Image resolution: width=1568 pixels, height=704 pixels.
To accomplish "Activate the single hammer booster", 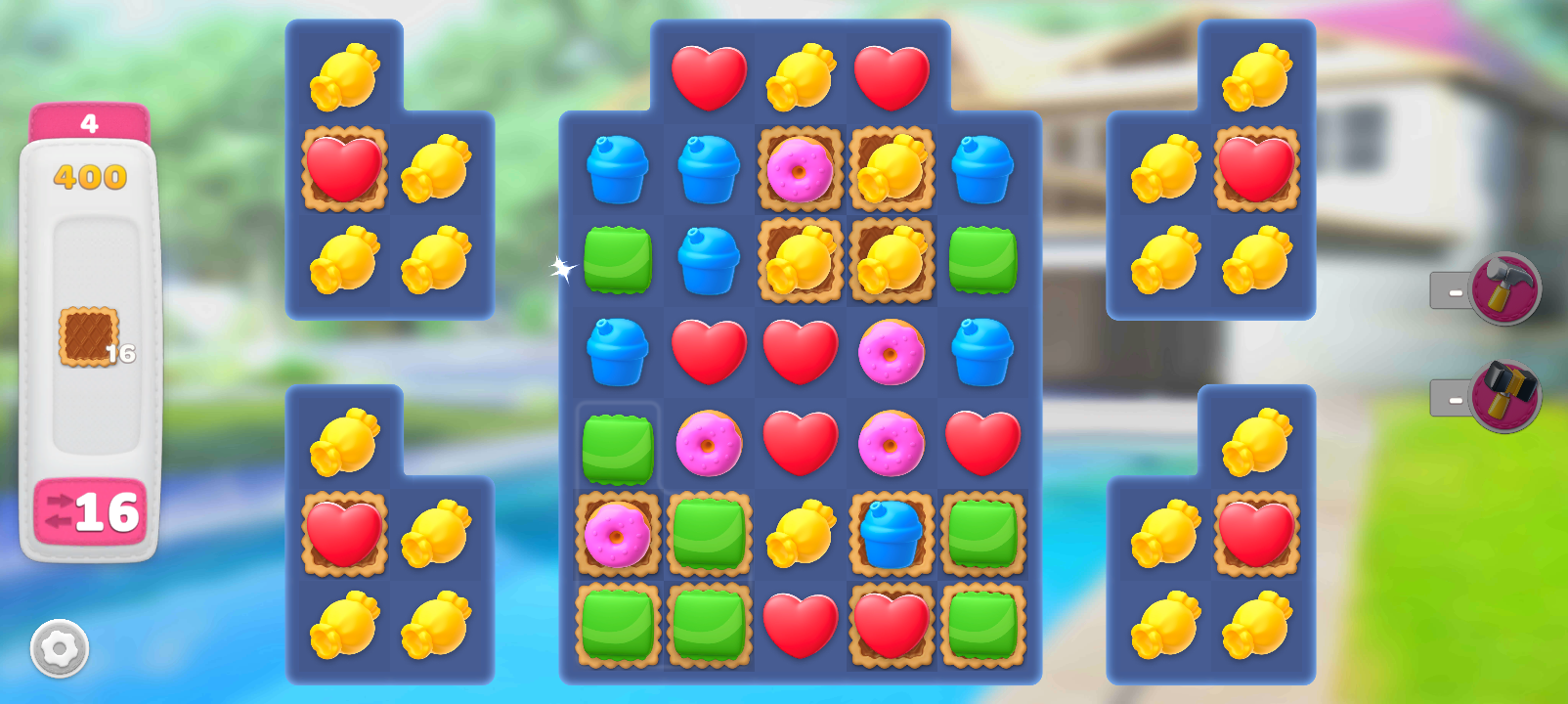I will pos(1504,288).
